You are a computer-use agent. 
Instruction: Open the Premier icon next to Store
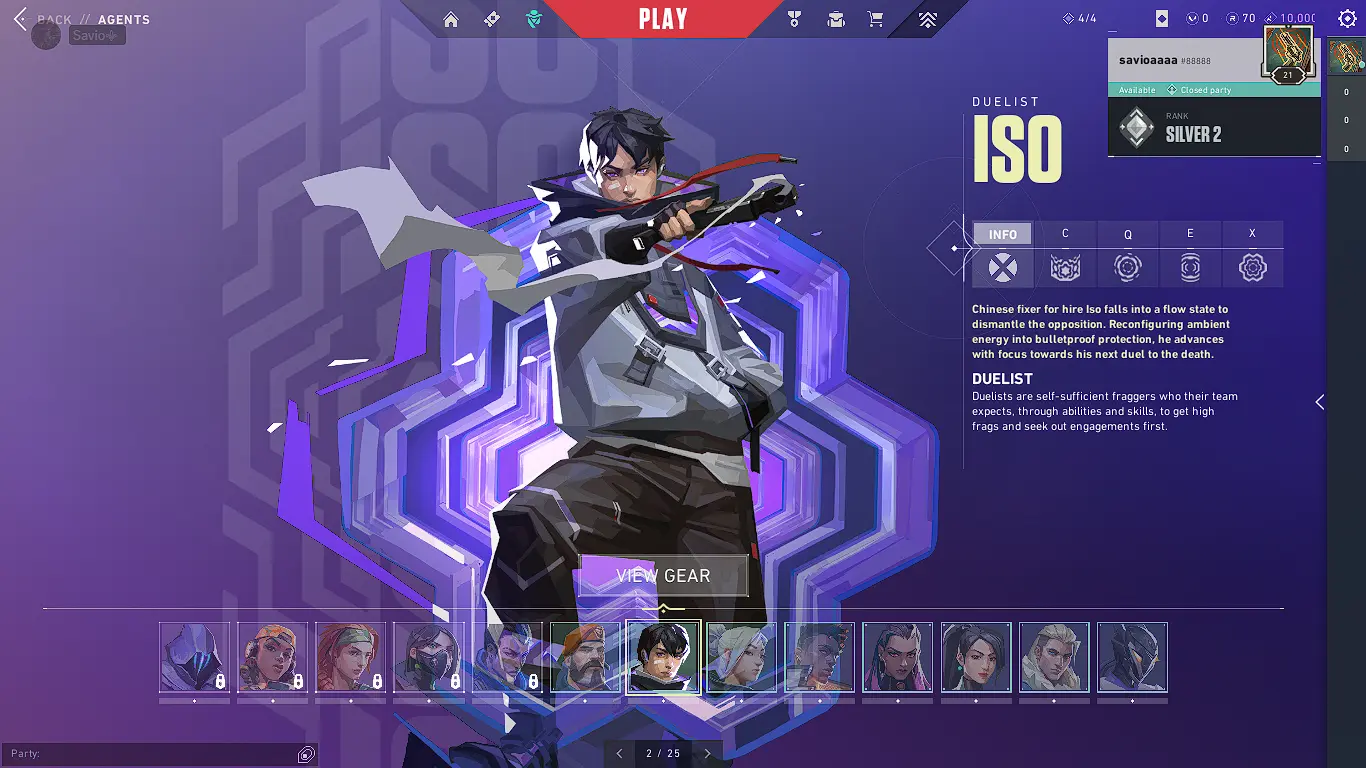coord(927,18)
